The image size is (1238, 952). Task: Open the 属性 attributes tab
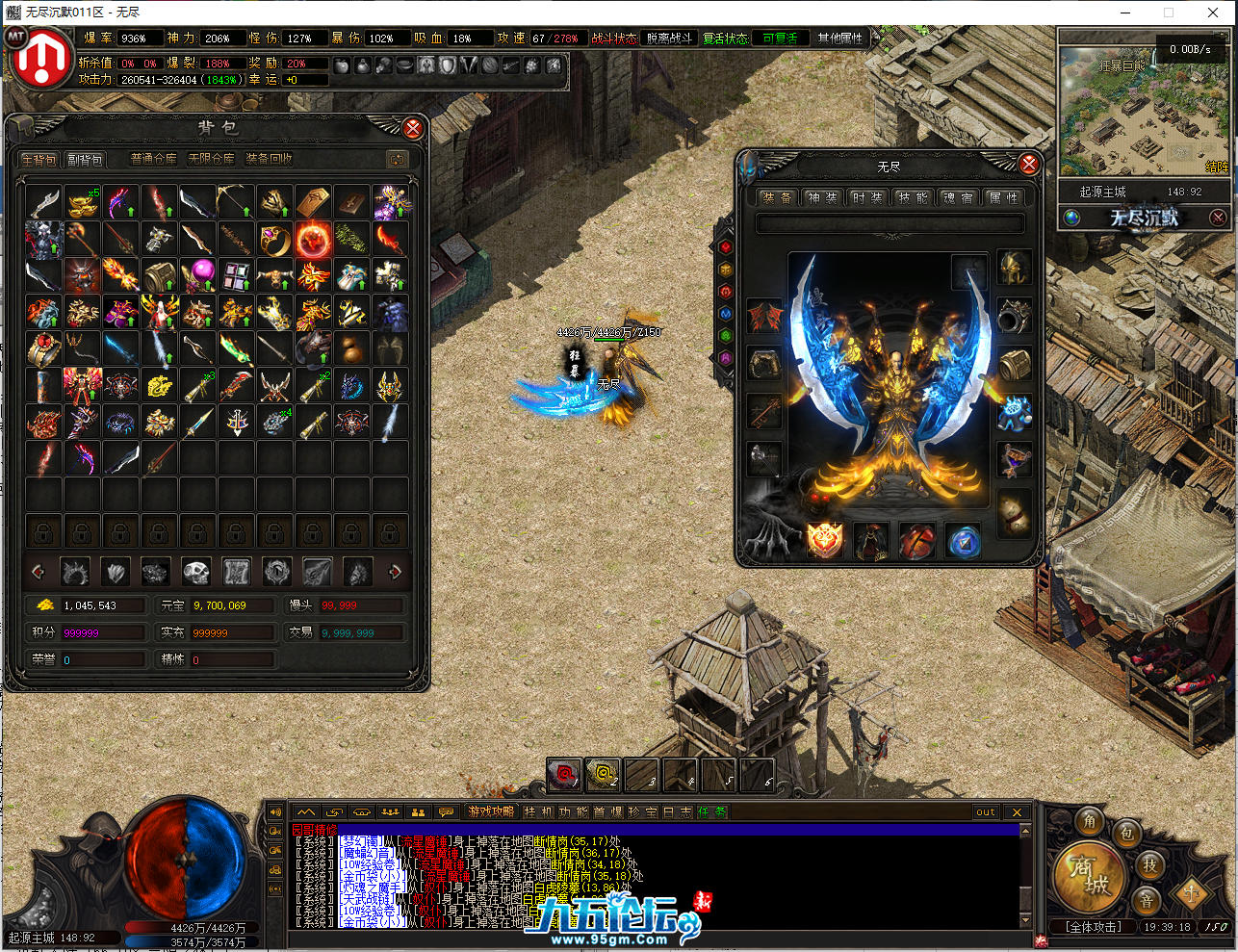click(1002, 197)
